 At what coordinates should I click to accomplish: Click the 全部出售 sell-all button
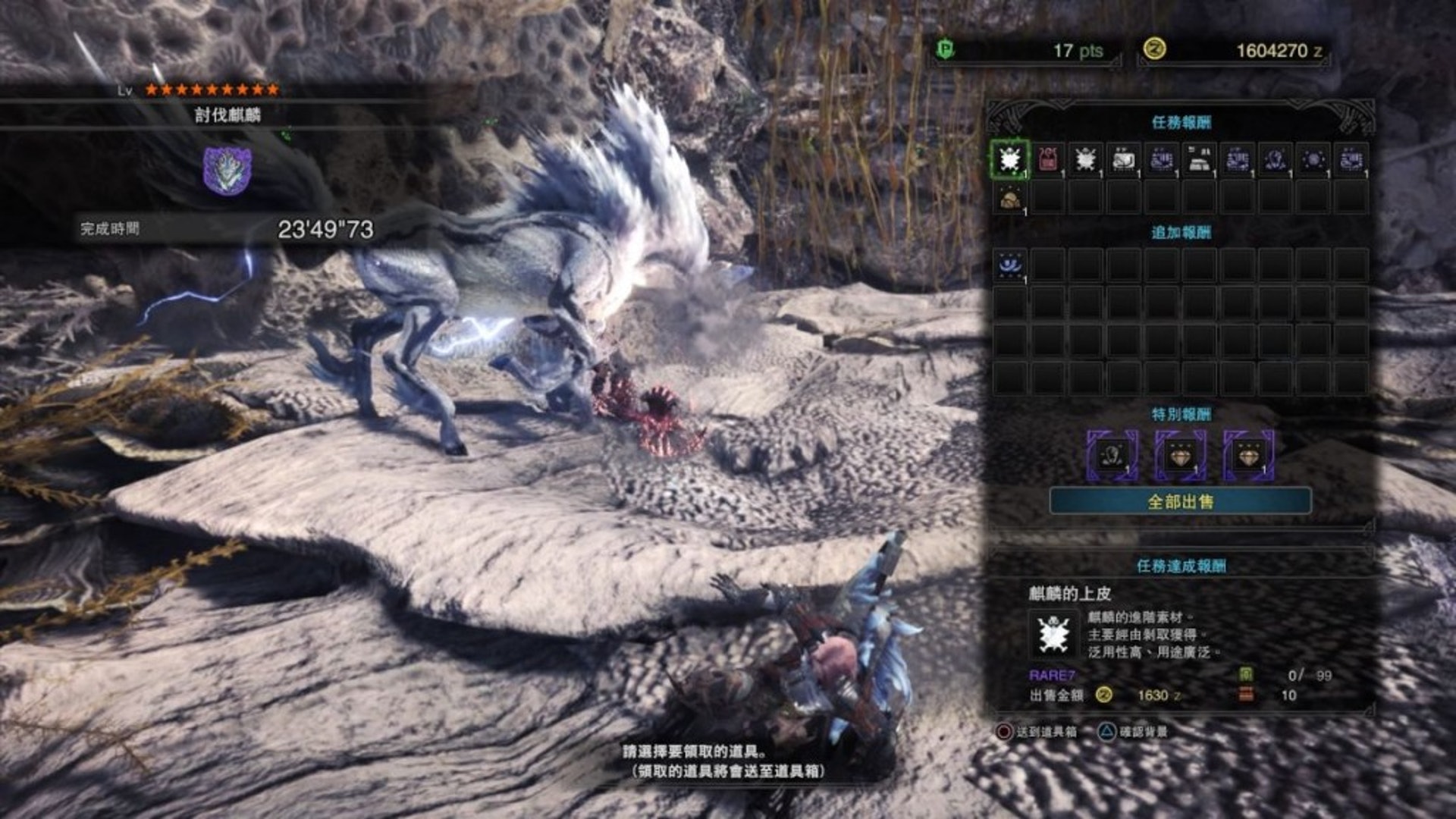1180,501
